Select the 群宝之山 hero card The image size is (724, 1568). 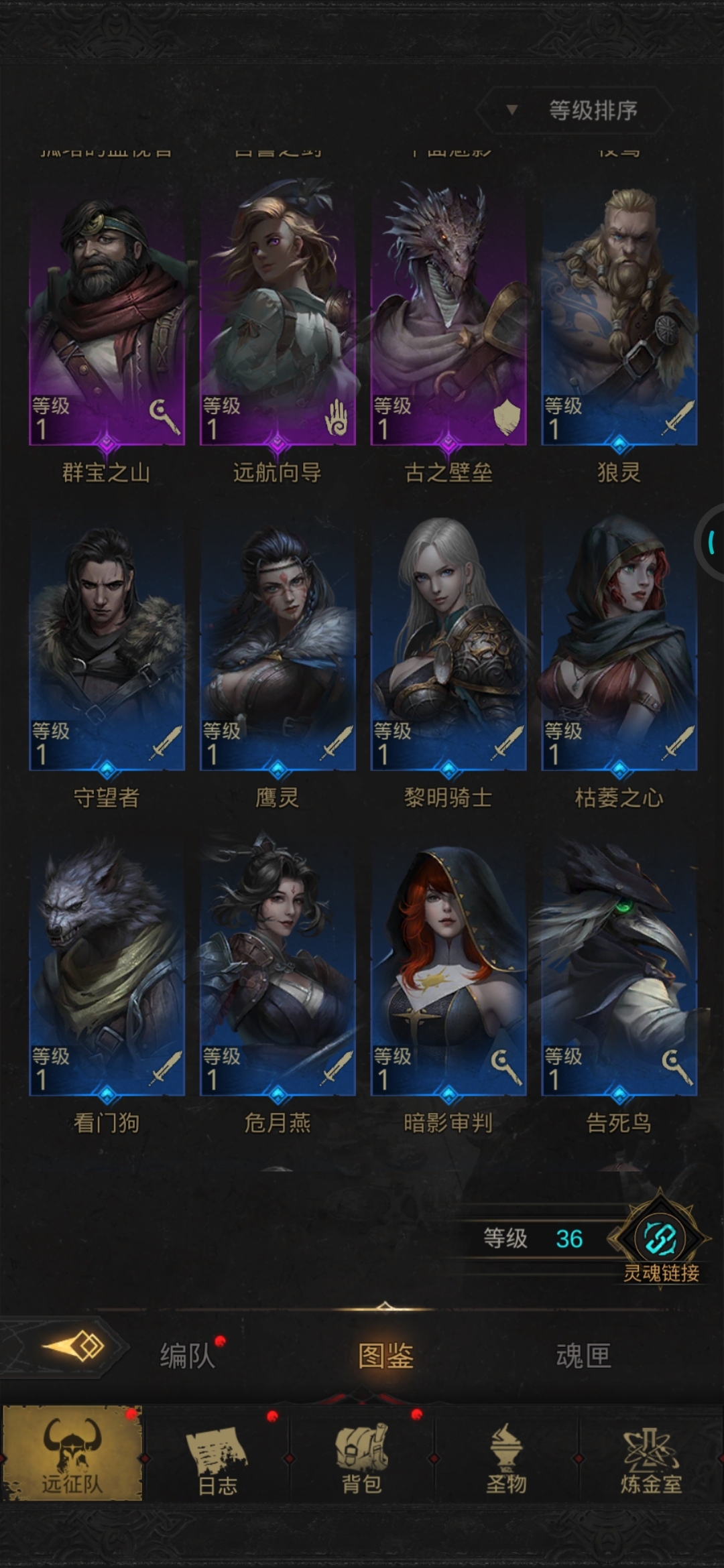pyautogui.click(x=107, y=315)
